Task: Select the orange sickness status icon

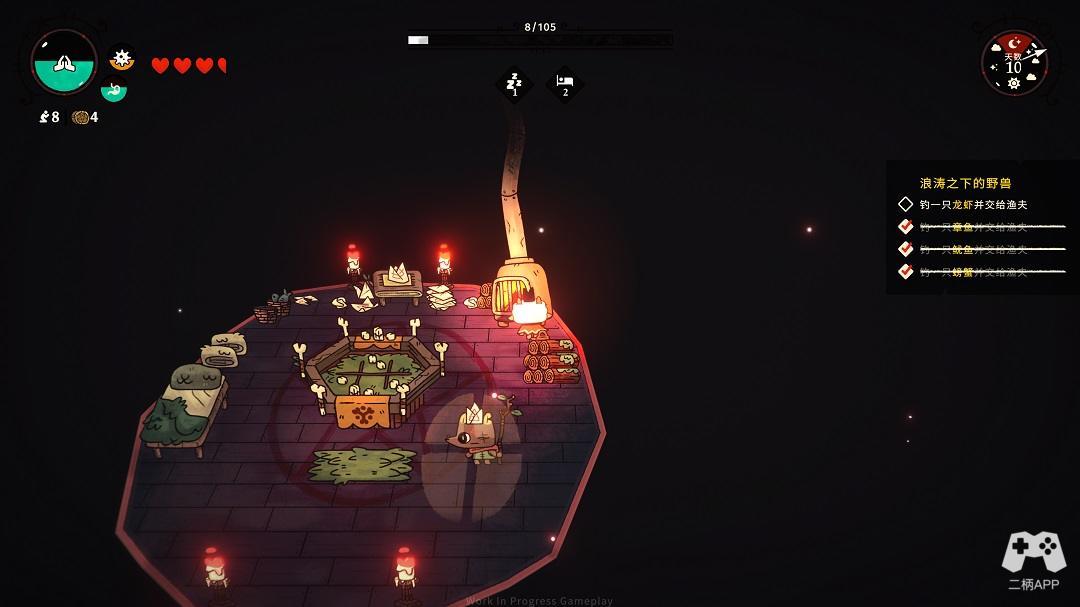Action: (x=122, y=59)
